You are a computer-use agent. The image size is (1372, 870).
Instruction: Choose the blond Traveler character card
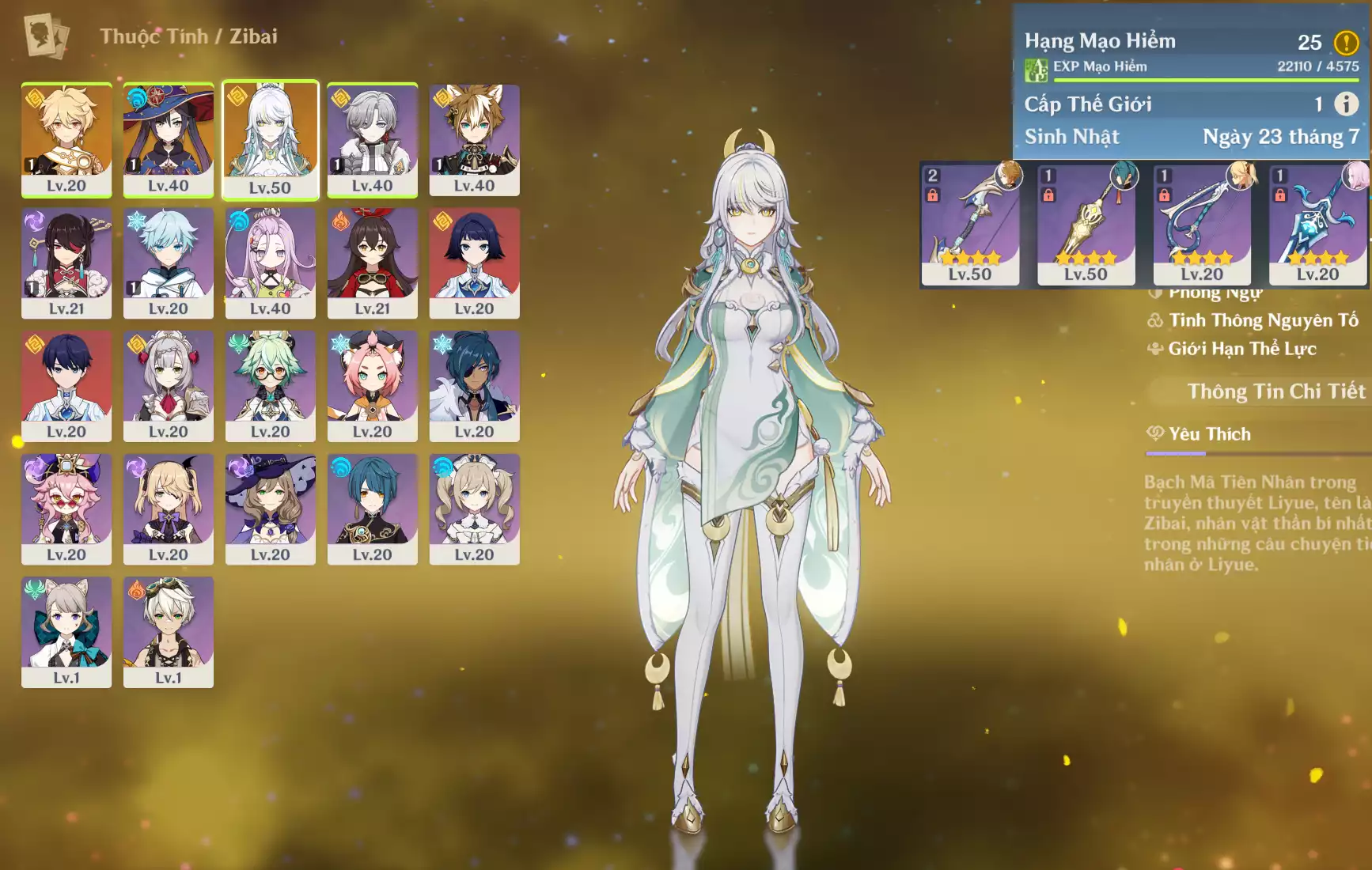pos(66,139)
